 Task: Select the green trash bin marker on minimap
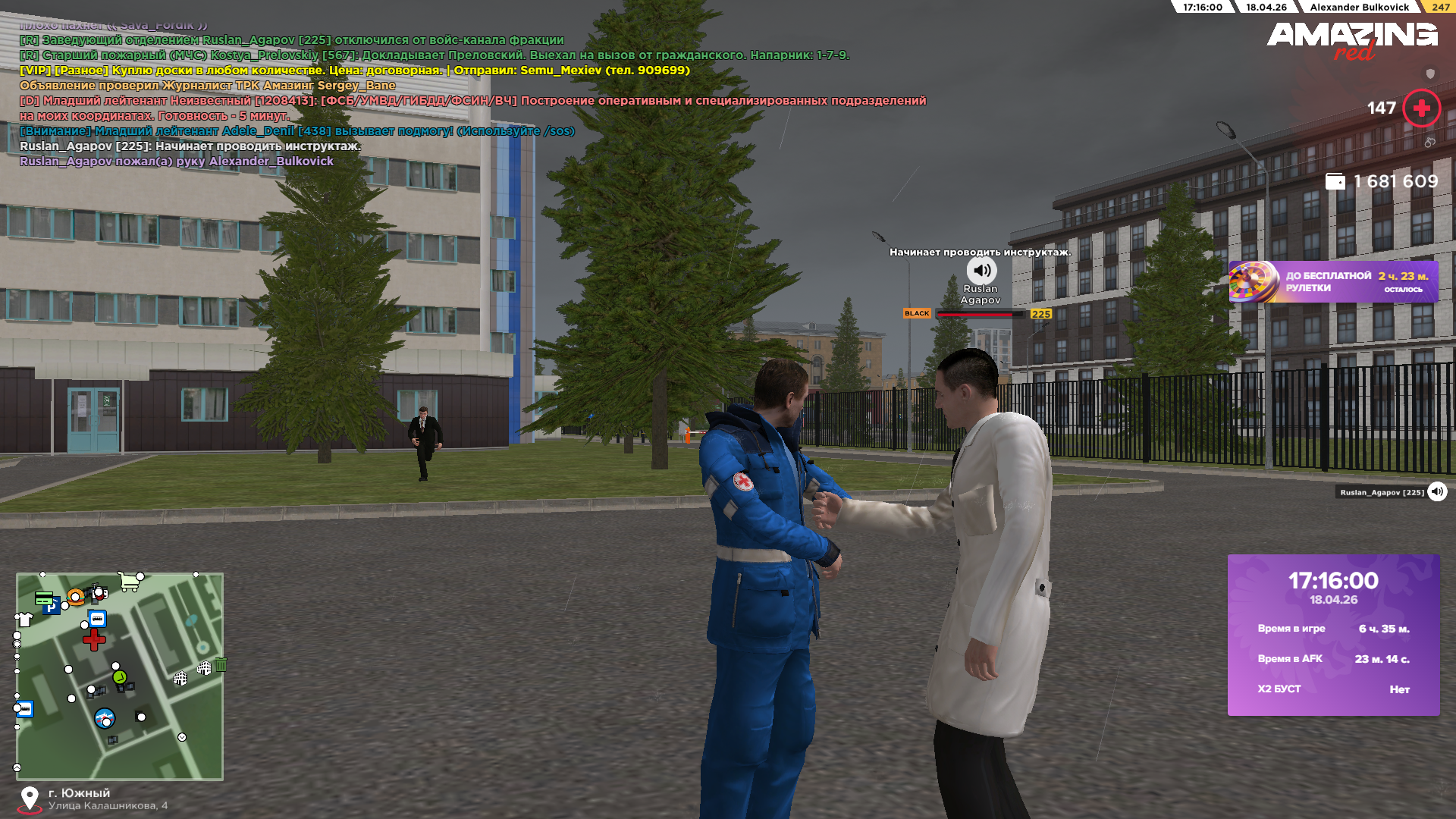221,665
